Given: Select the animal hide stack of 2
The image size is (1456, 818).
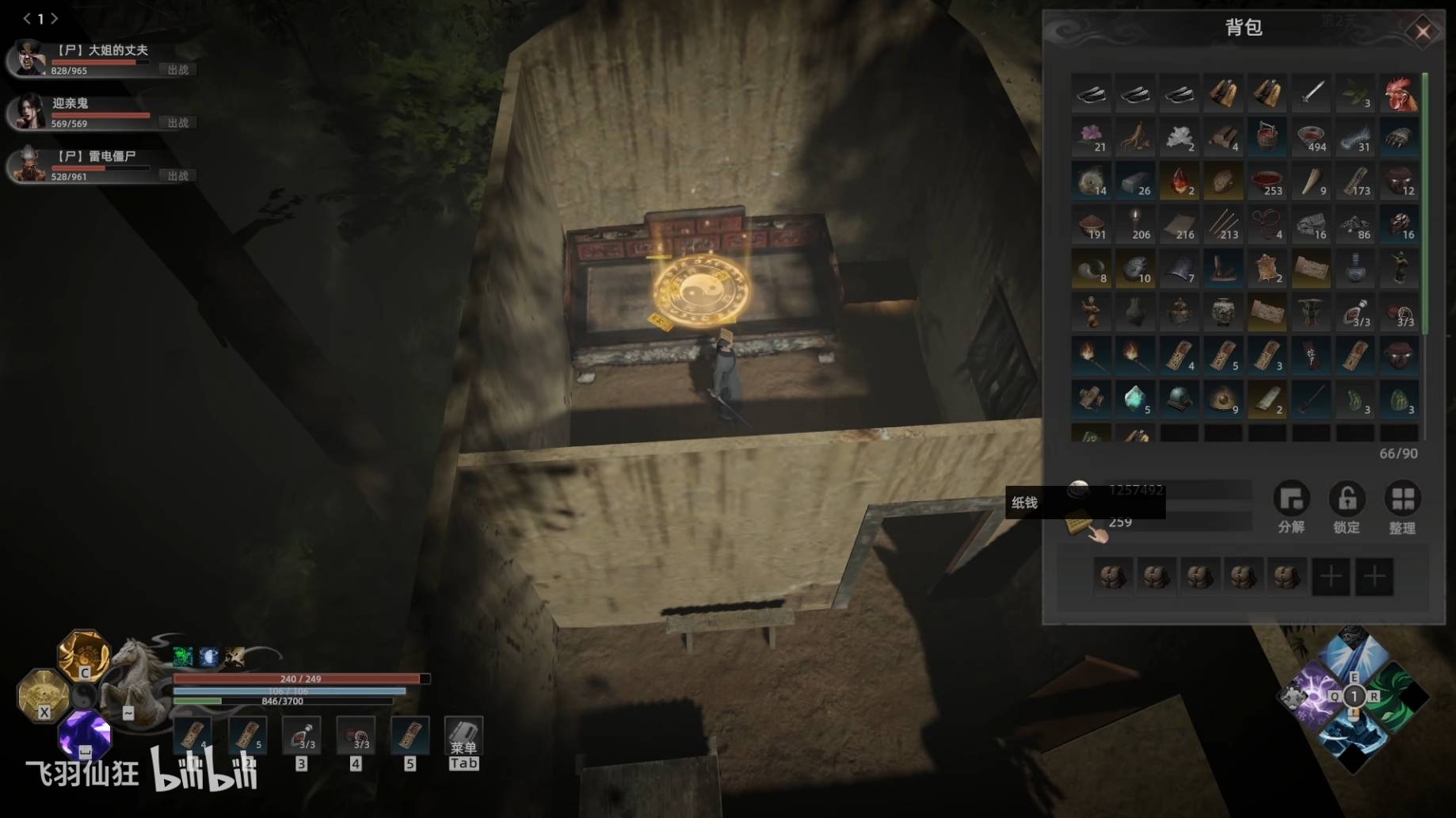Looking at the screenshot, I should [x=1267, y=269].
